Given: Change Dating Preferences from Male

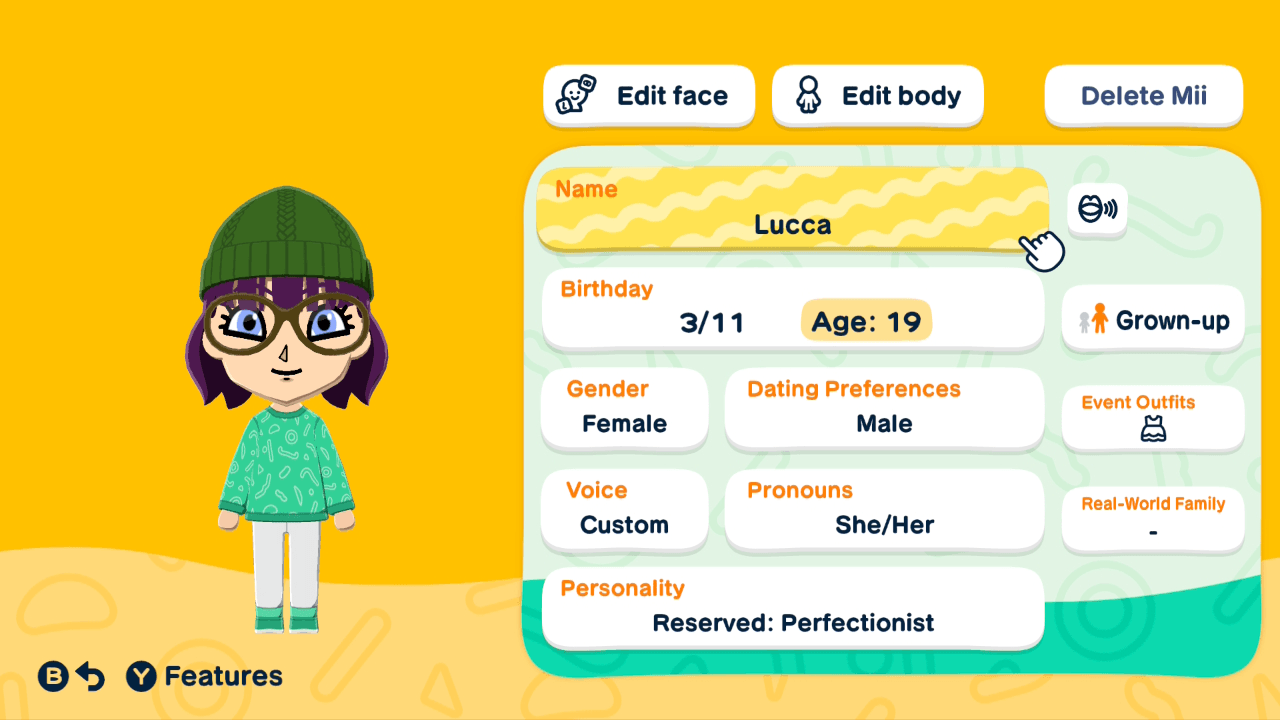Looking at the screenshot, I should click(x=884, y=409).
